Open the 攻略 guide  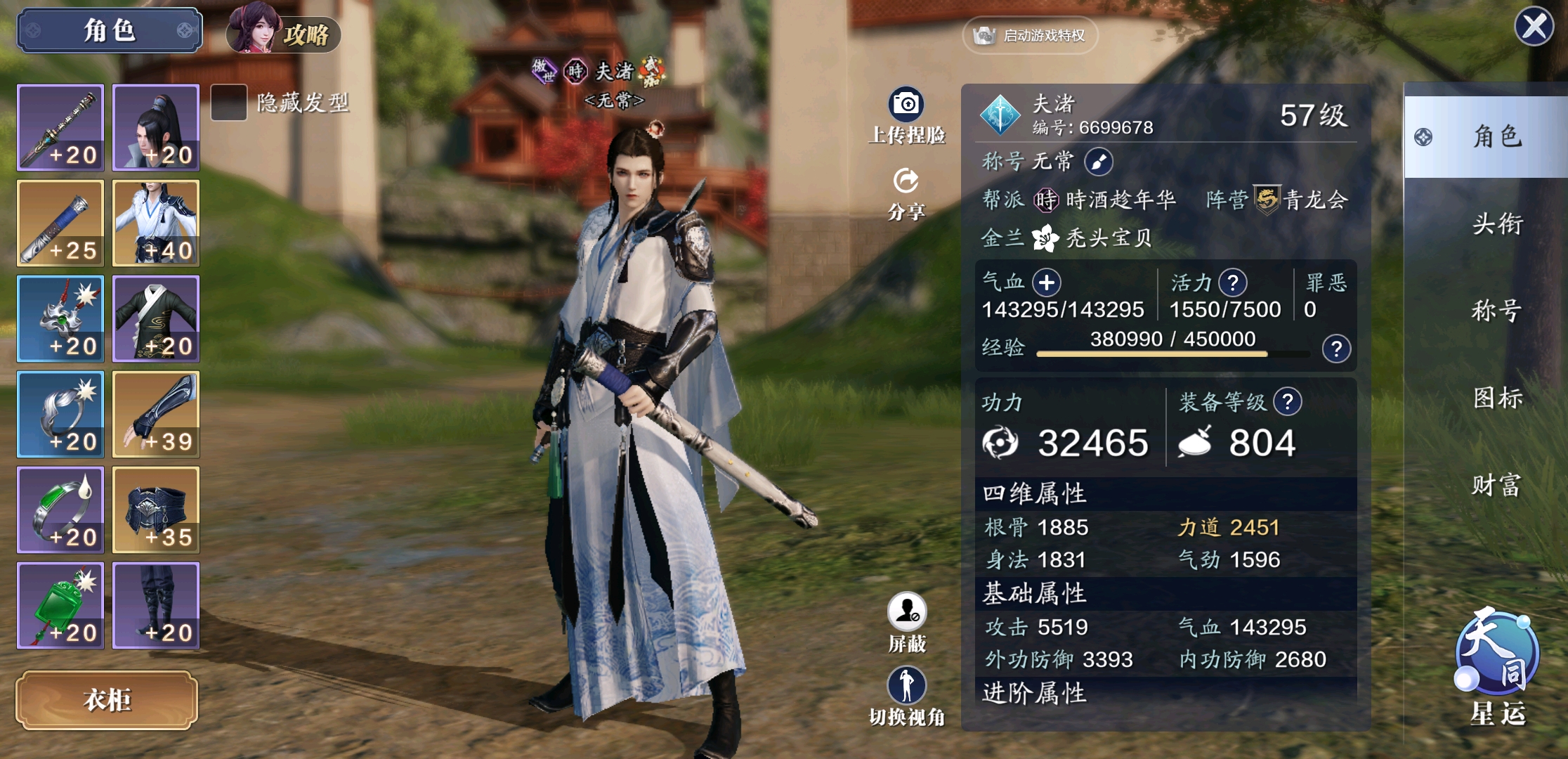[x=284, y=31]
